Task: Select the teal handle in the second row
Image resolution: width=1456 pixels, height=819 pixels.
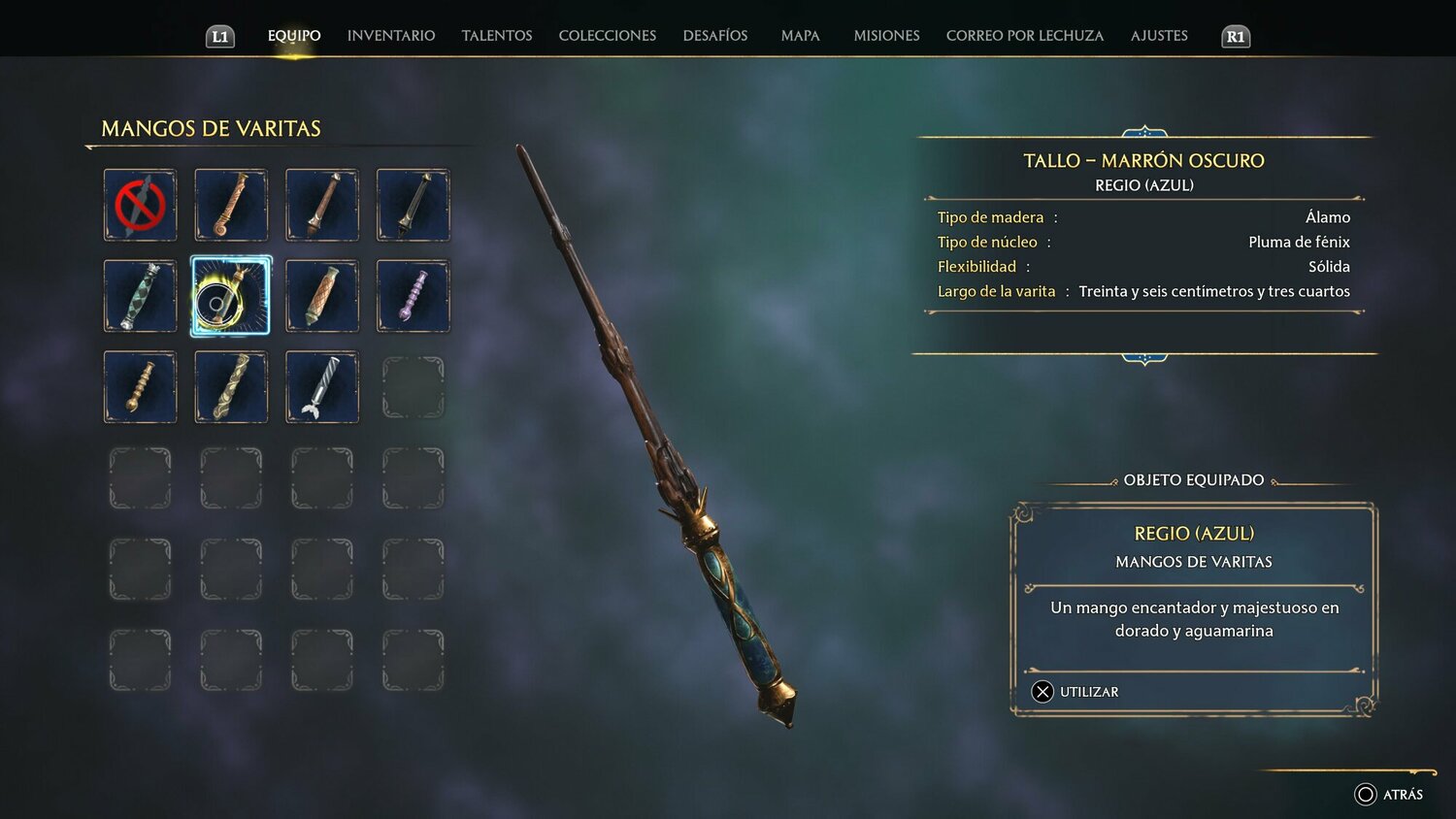Action: pyautogui.click(x=140, y=296)
